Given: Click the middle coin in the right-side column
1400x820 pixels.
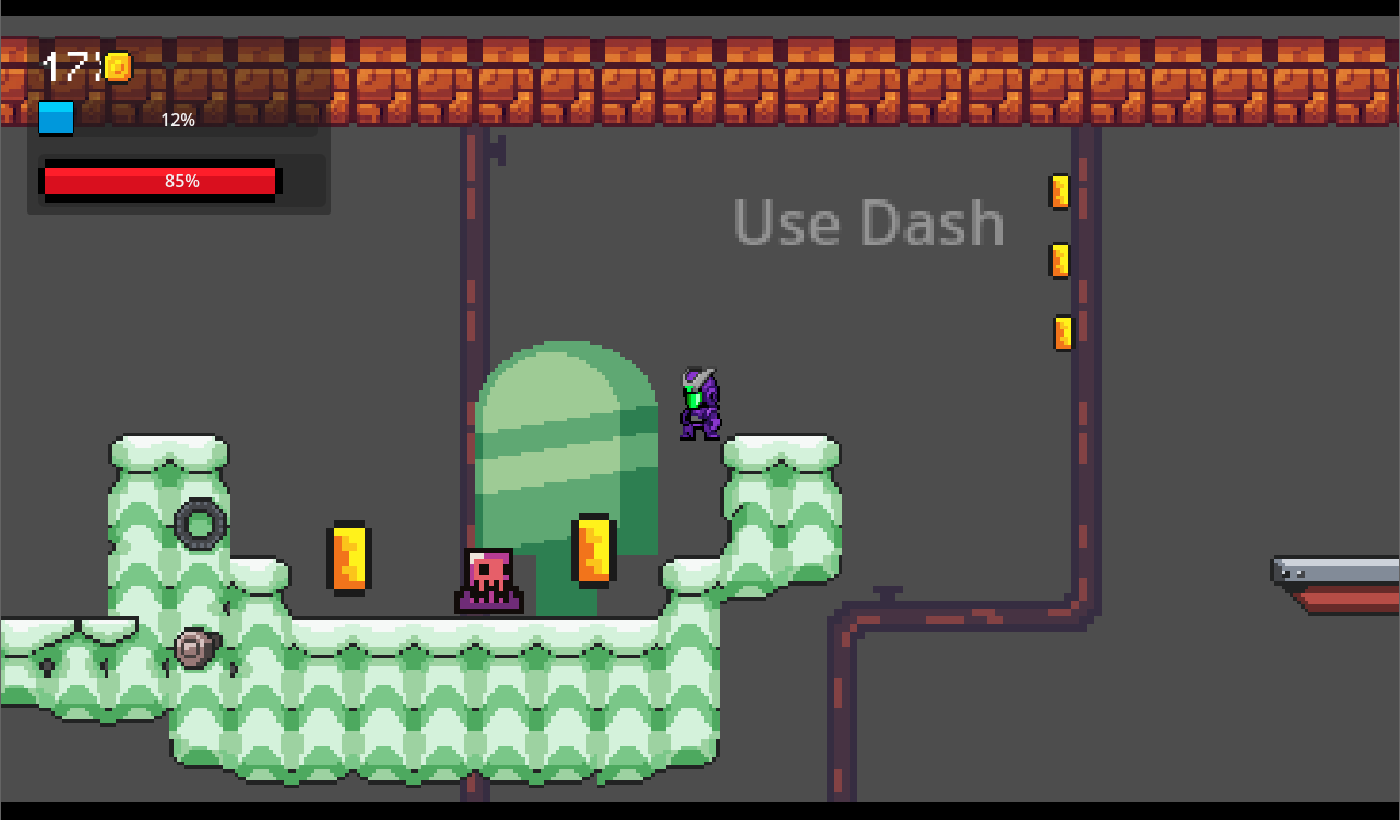Looking at the screenshot, I should point(1061,261).
